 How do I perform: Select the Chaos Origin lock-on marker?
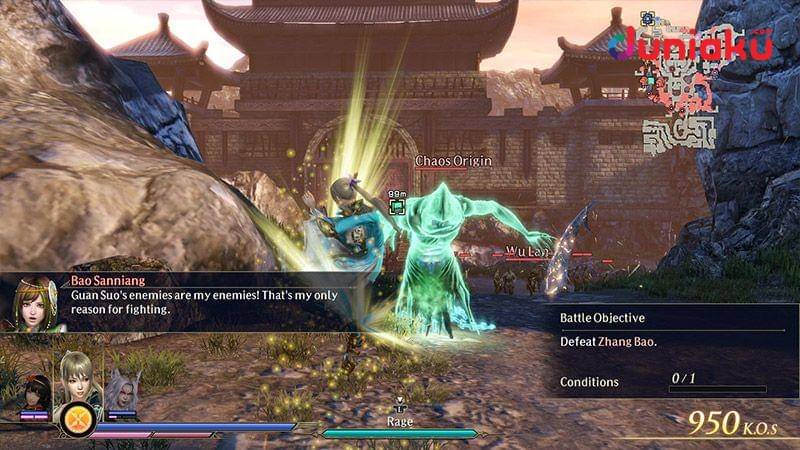point(397,206)
